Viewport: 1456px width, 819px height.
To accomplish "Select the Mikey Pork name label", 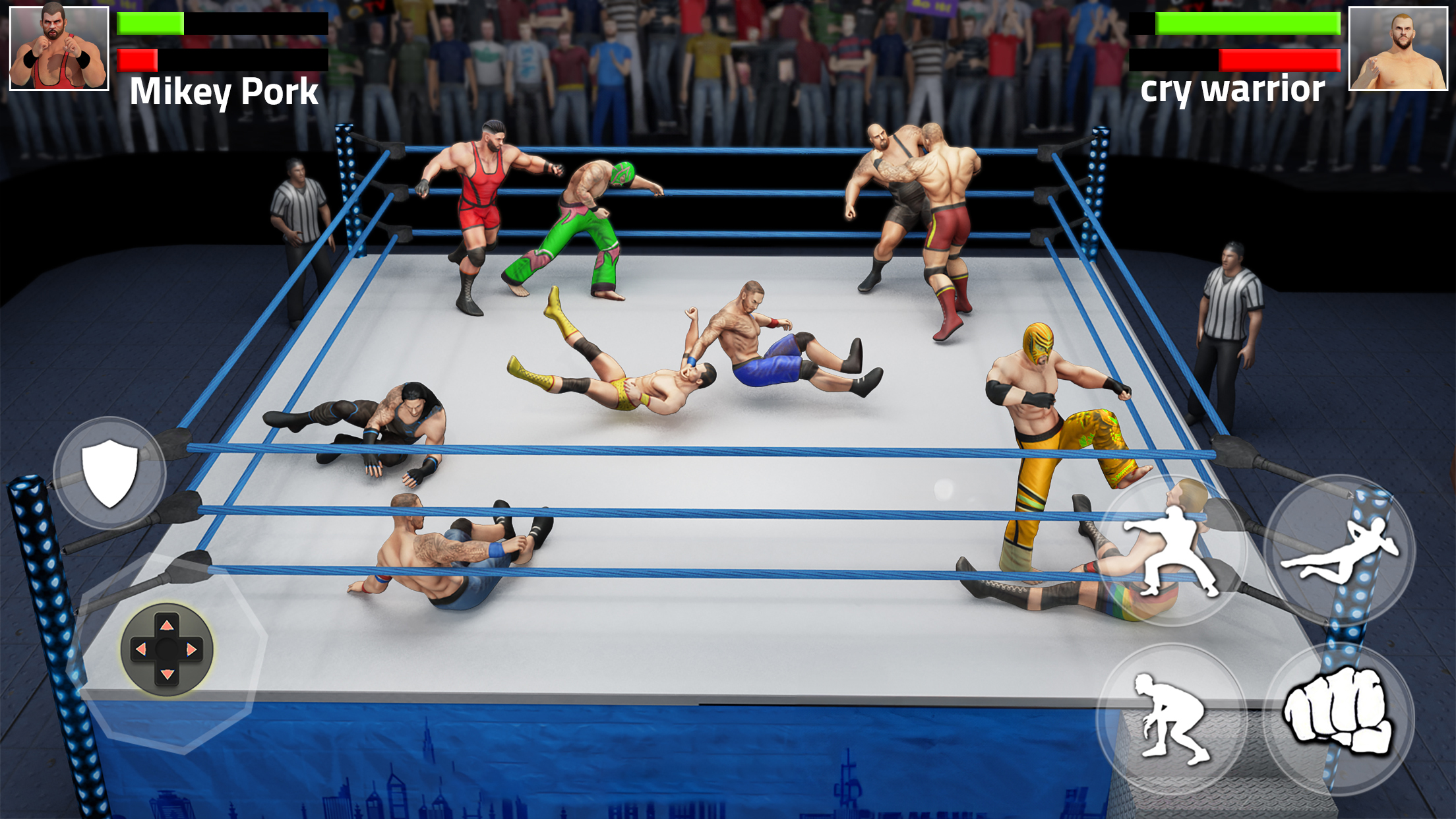I will click(x=224, y=92).
